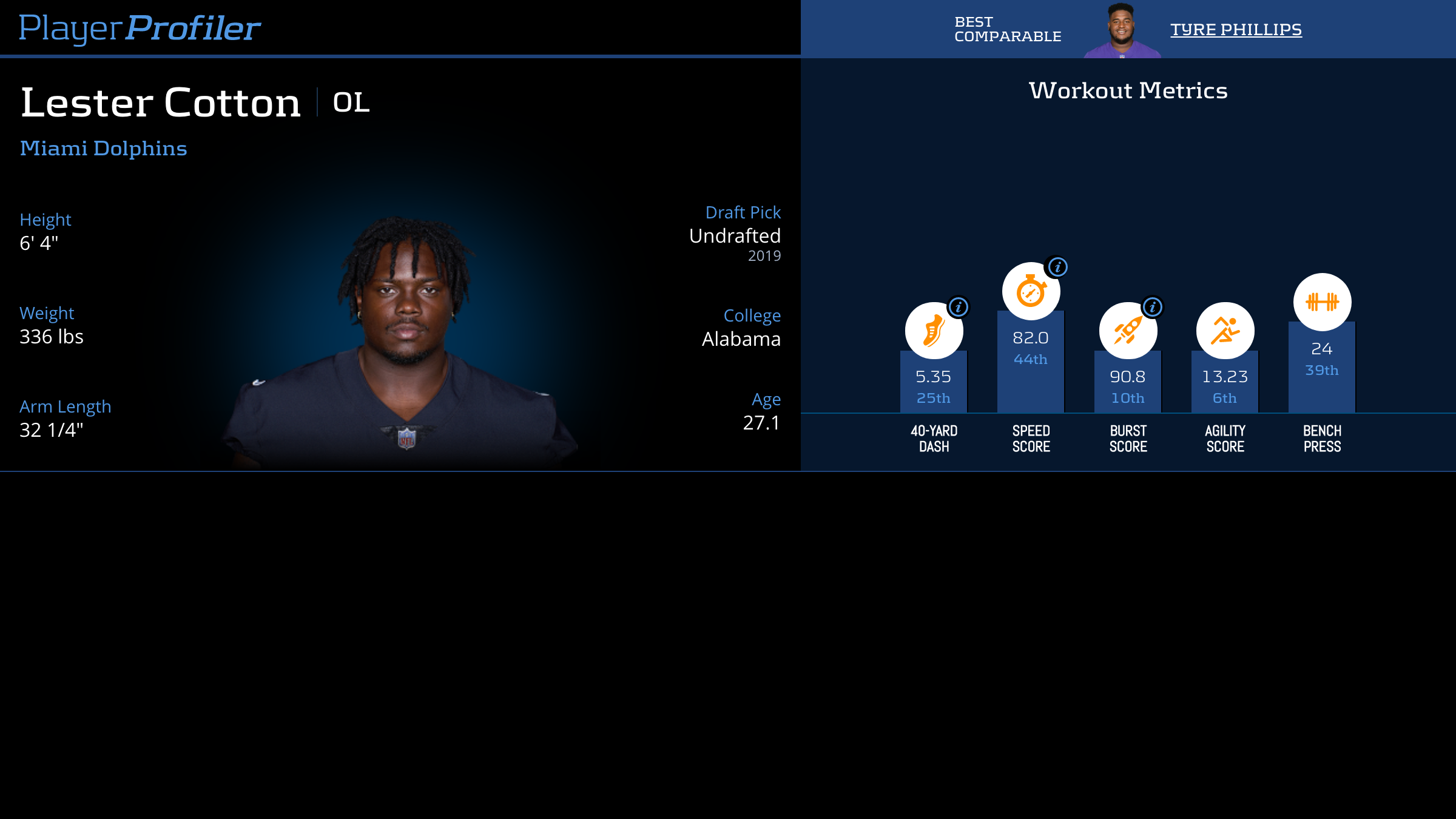This screenshot has width=1456, height=819.
Task: Select the Agility Score running icon
Action: [x=1225, y=331]
